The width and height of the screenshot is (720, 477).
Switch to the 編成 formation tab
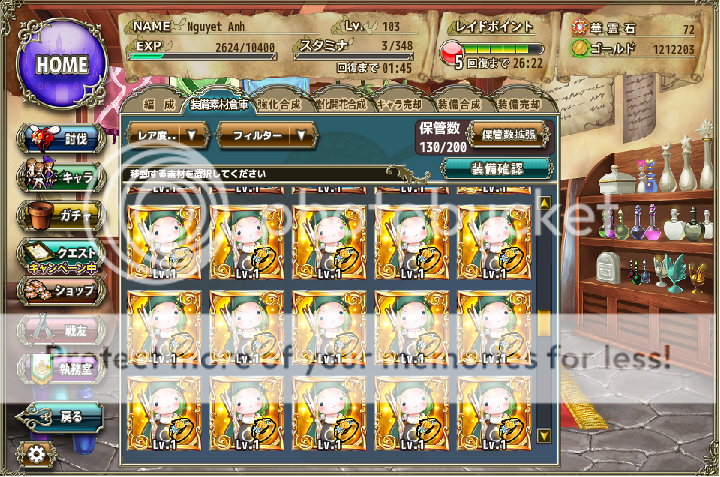click(x=158, y=104)
